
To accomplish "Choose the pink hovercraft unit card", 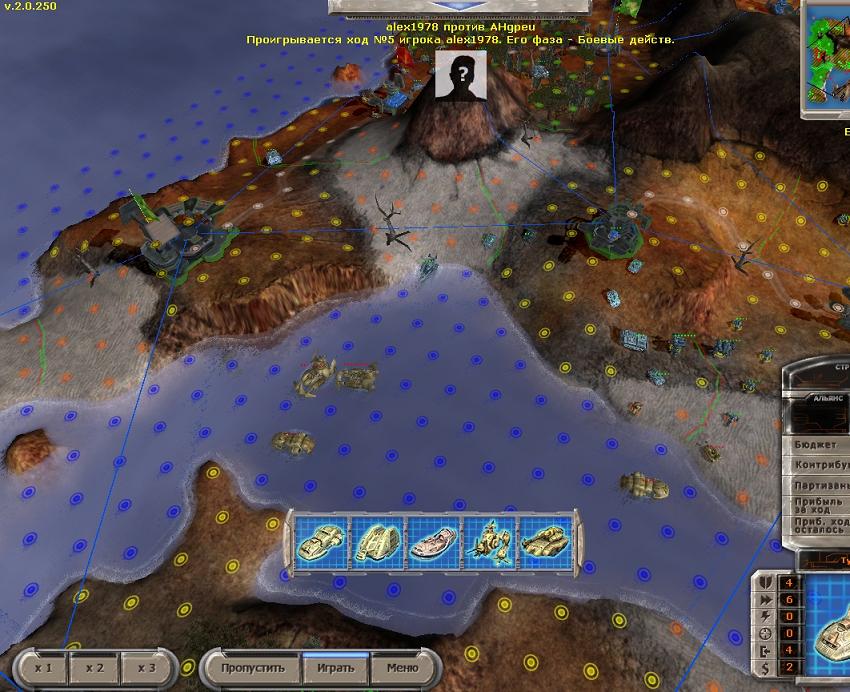I will pyautogui.click(x=434, y=542).
